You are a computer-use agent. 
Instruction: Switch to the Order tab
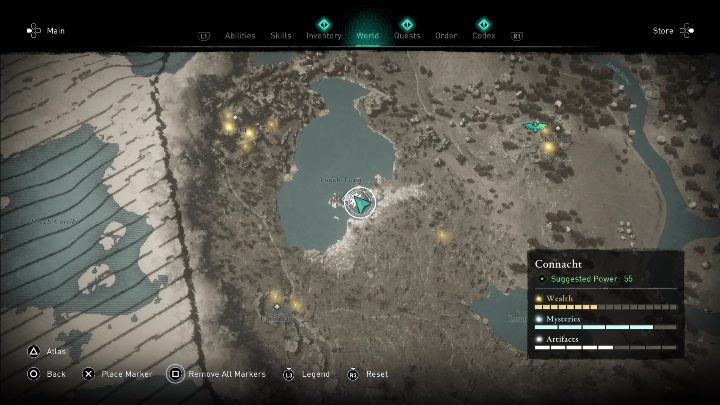click(x=446, y=35)
